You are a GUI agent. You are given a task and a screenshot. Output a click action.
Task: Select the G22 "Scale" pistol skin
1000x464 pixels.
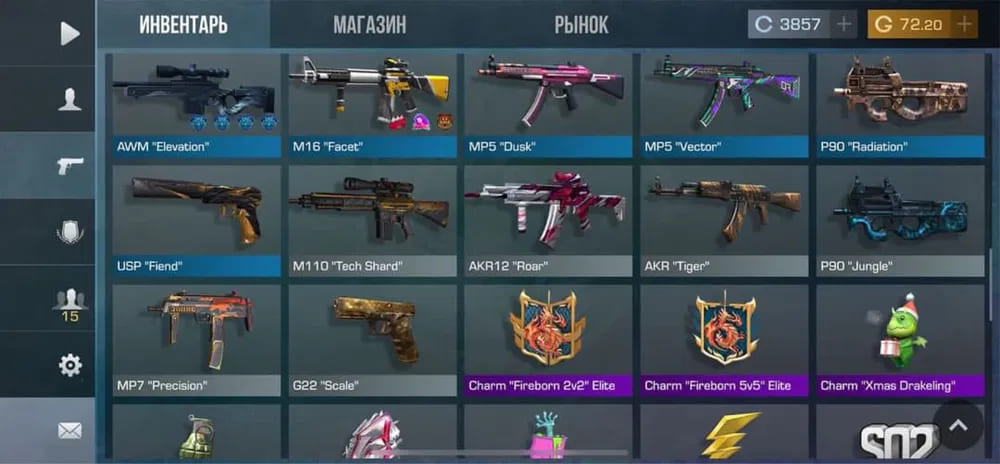372,339
